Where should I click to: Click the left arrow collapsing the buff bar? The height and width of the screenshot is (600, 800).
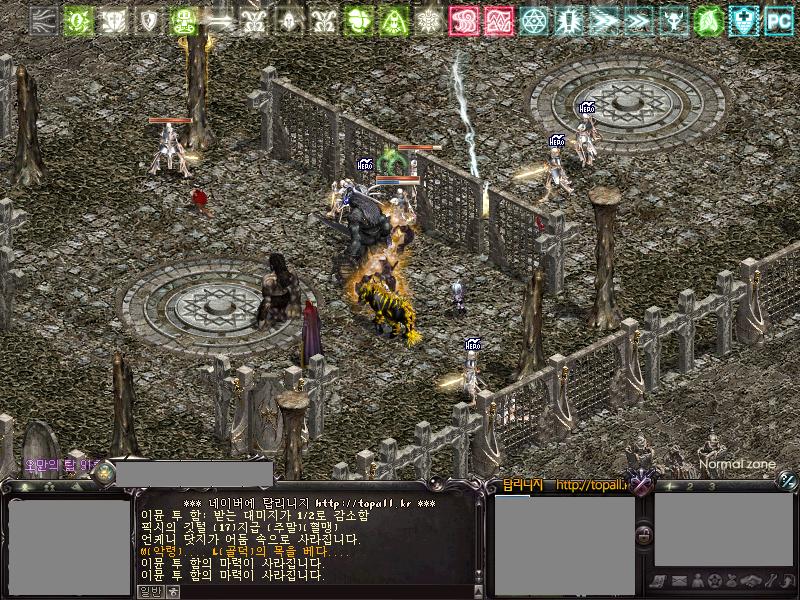pos(43,19)
